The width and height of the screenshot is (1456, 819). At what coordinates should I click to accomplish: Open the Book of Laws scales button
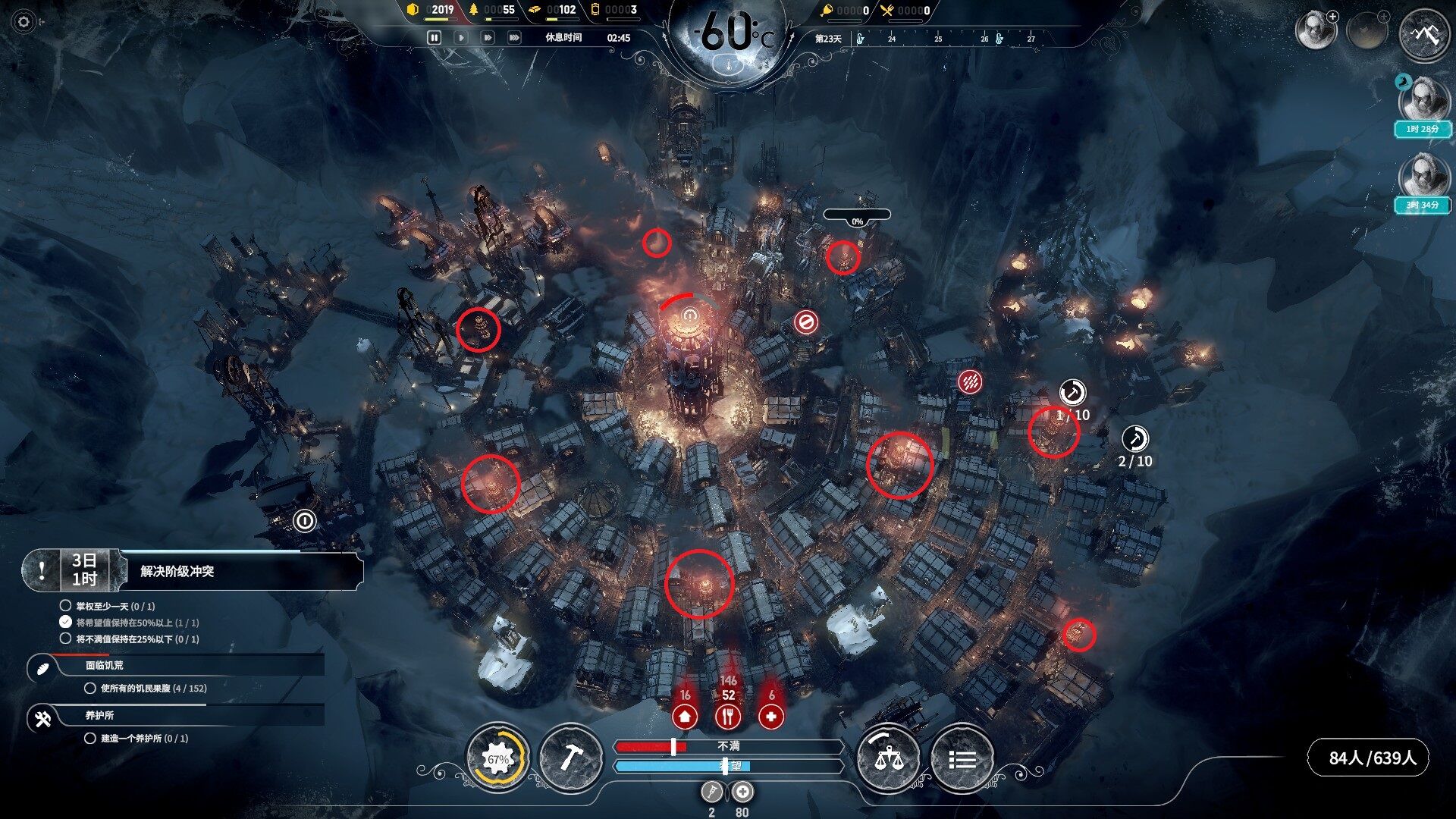click(x=887, y=758)
